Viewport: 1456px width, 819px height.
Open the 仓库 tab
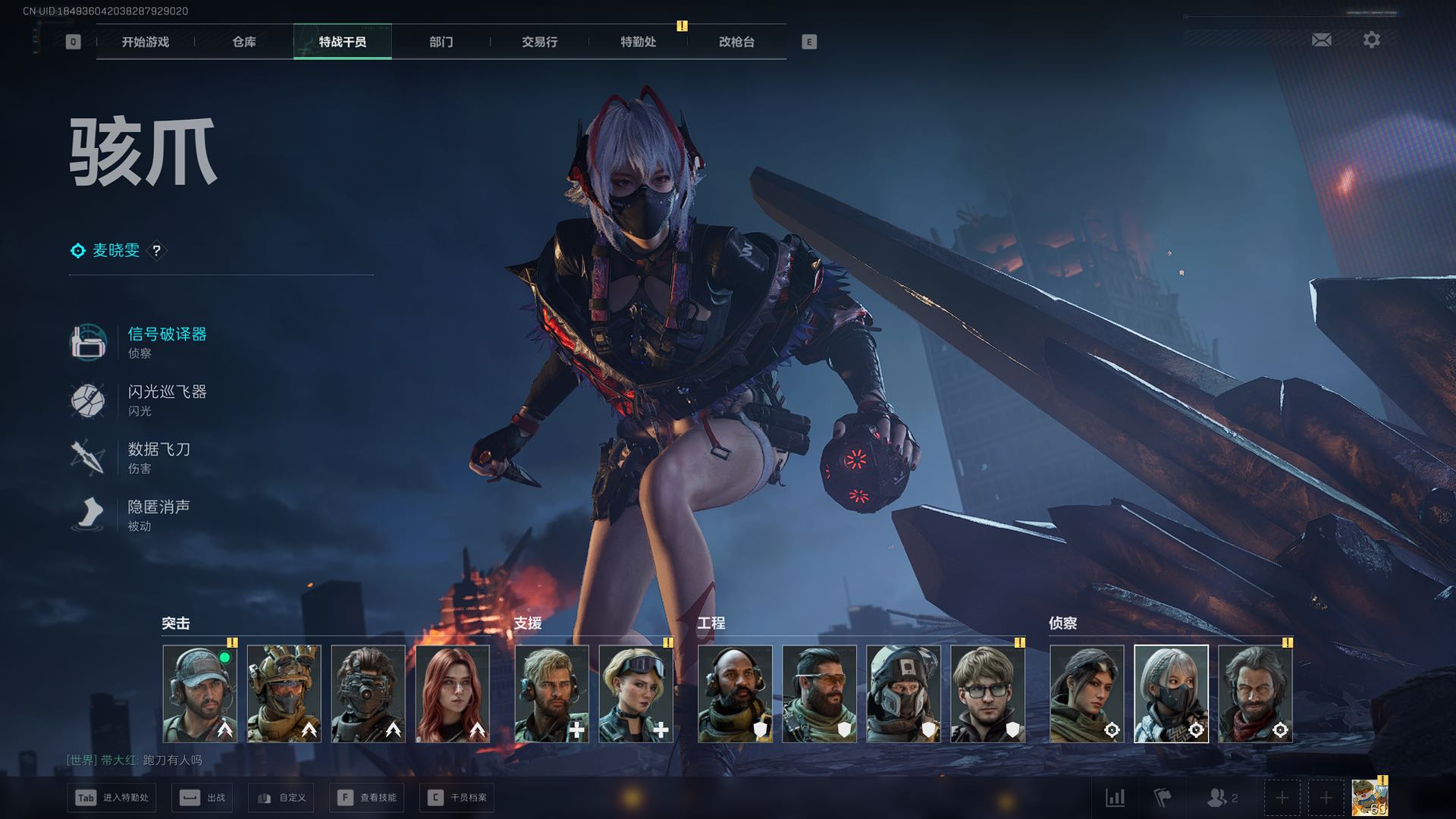[243, 42]
